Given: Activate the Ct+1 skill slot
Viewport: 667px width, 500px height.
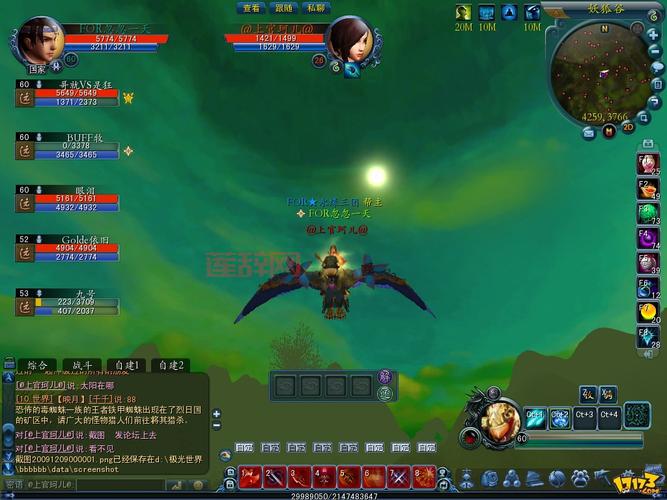Looking at the screenshot, I should 536,415.
